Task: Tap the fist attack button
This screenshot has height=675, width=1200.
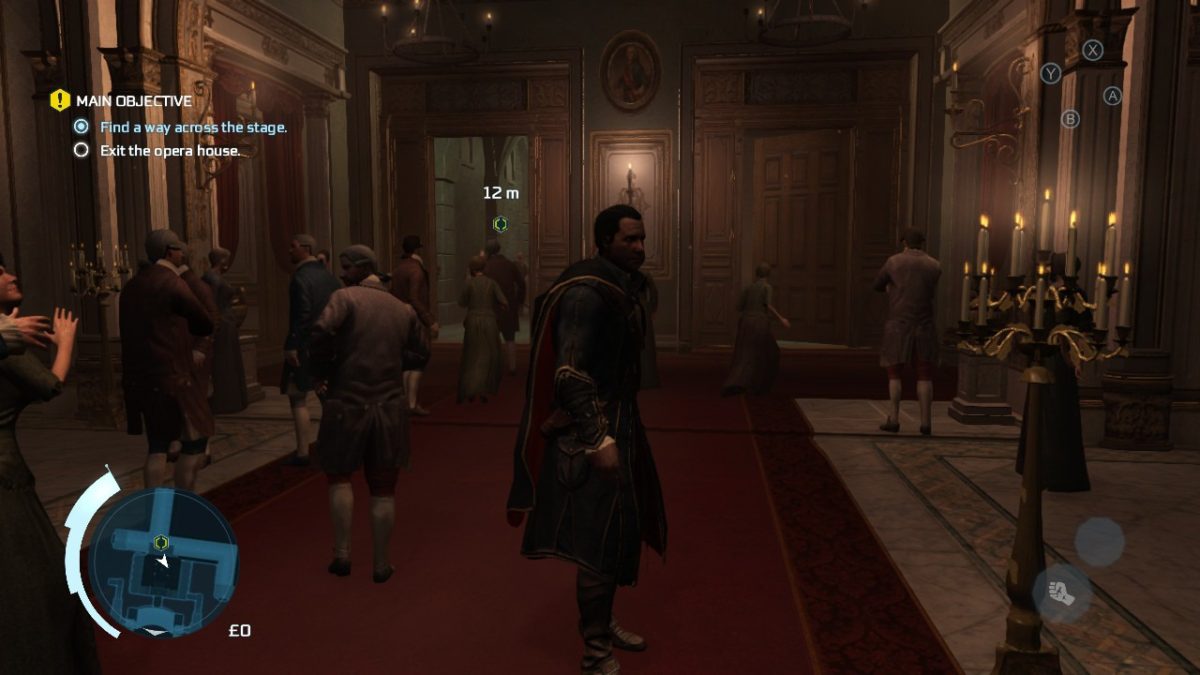Action: pos(1061,592)
